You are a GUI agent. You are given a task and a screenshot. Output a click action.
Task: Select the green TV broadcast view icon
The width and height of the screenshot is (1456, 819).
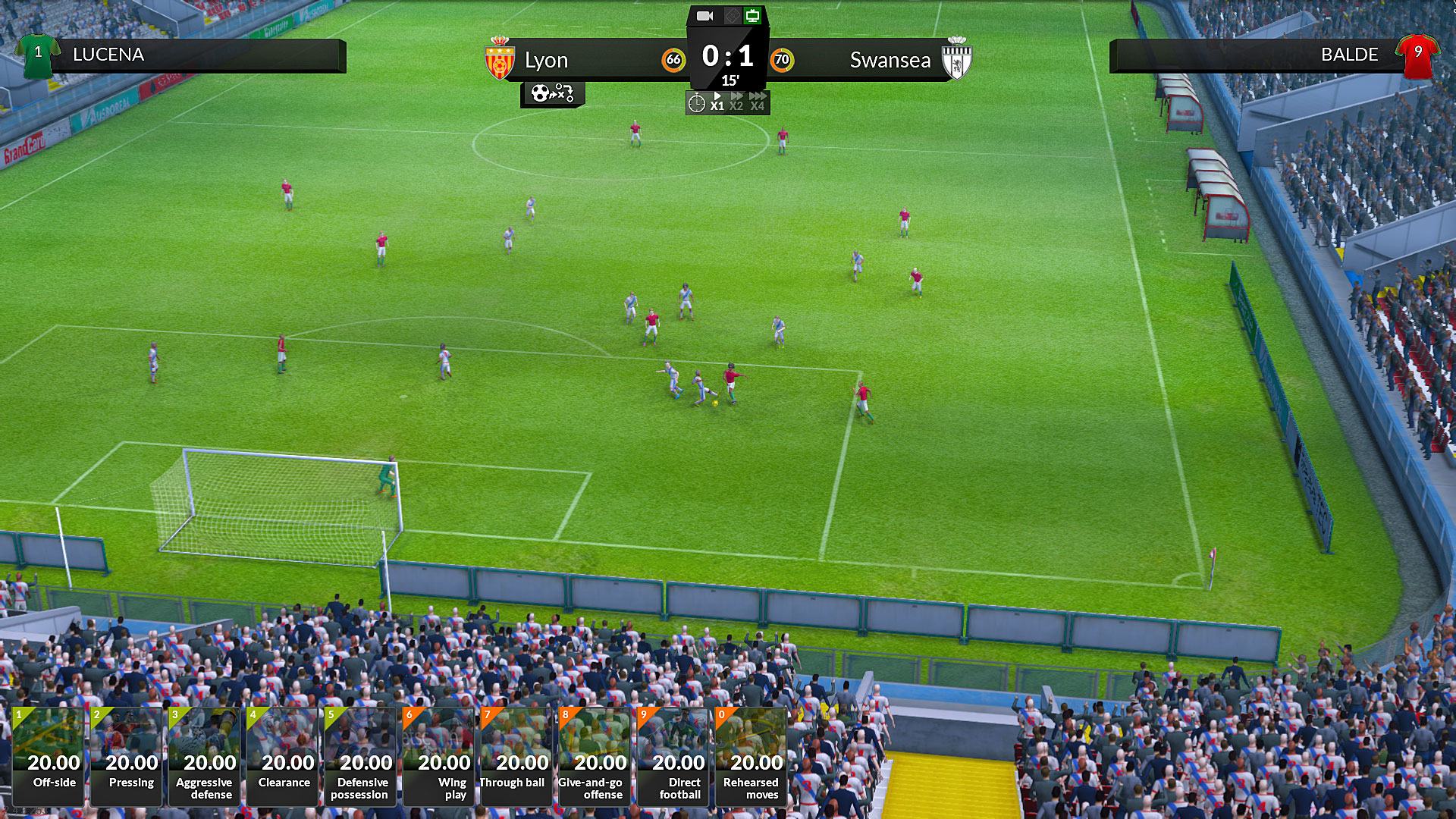(752, 16)
